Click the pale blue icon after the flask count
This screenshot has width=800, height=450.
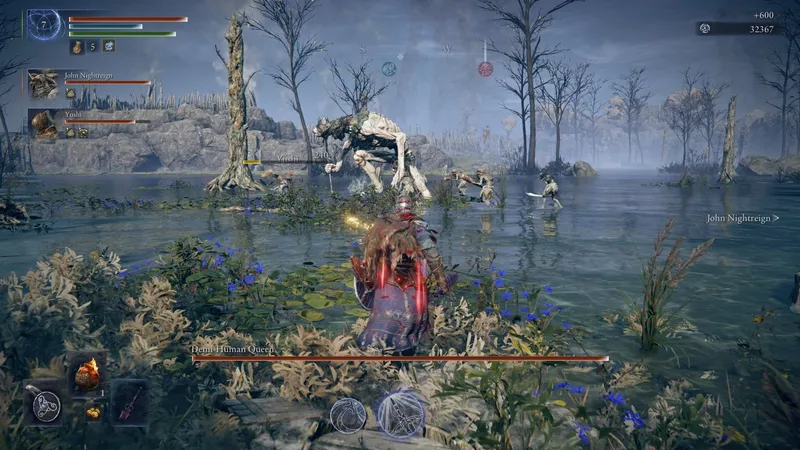[x=108, y=46]
